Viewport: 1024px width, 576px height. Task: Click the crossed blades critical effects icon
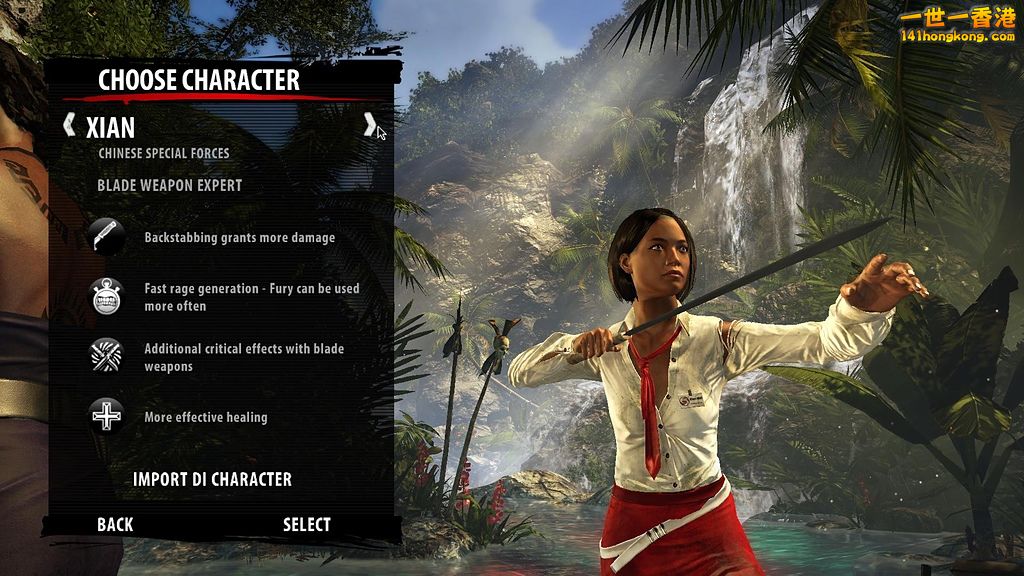click(x=107, y=357)
